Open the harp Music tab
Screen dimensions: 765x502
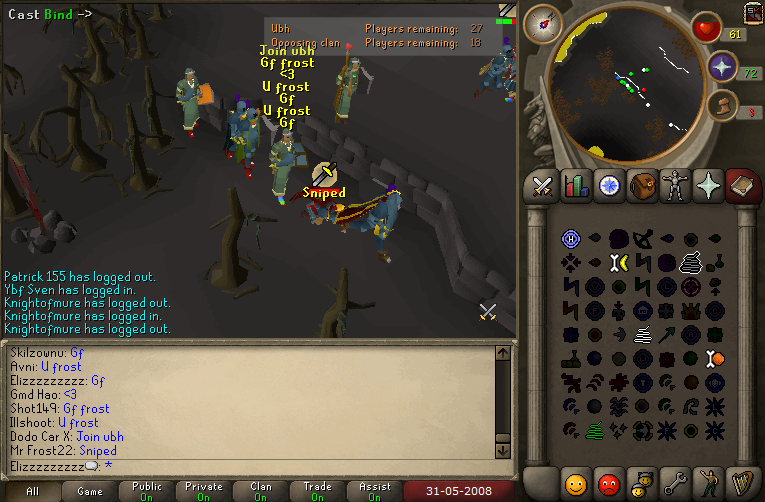click(740, 483)
